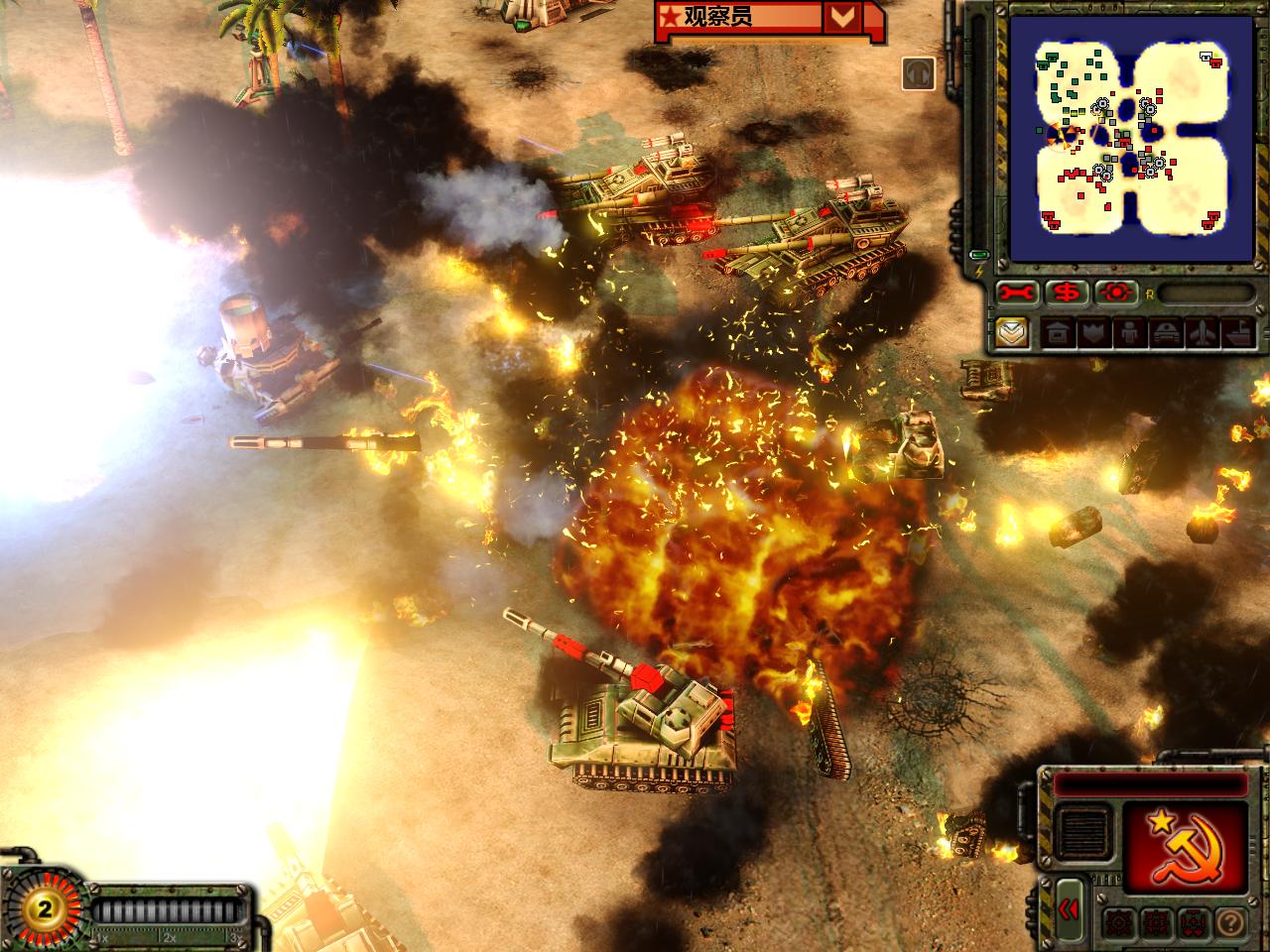Click the Soviet hammer and sickle emblem
Viewport: 1270px width, 952px height.
click(x=1185, y=847)
